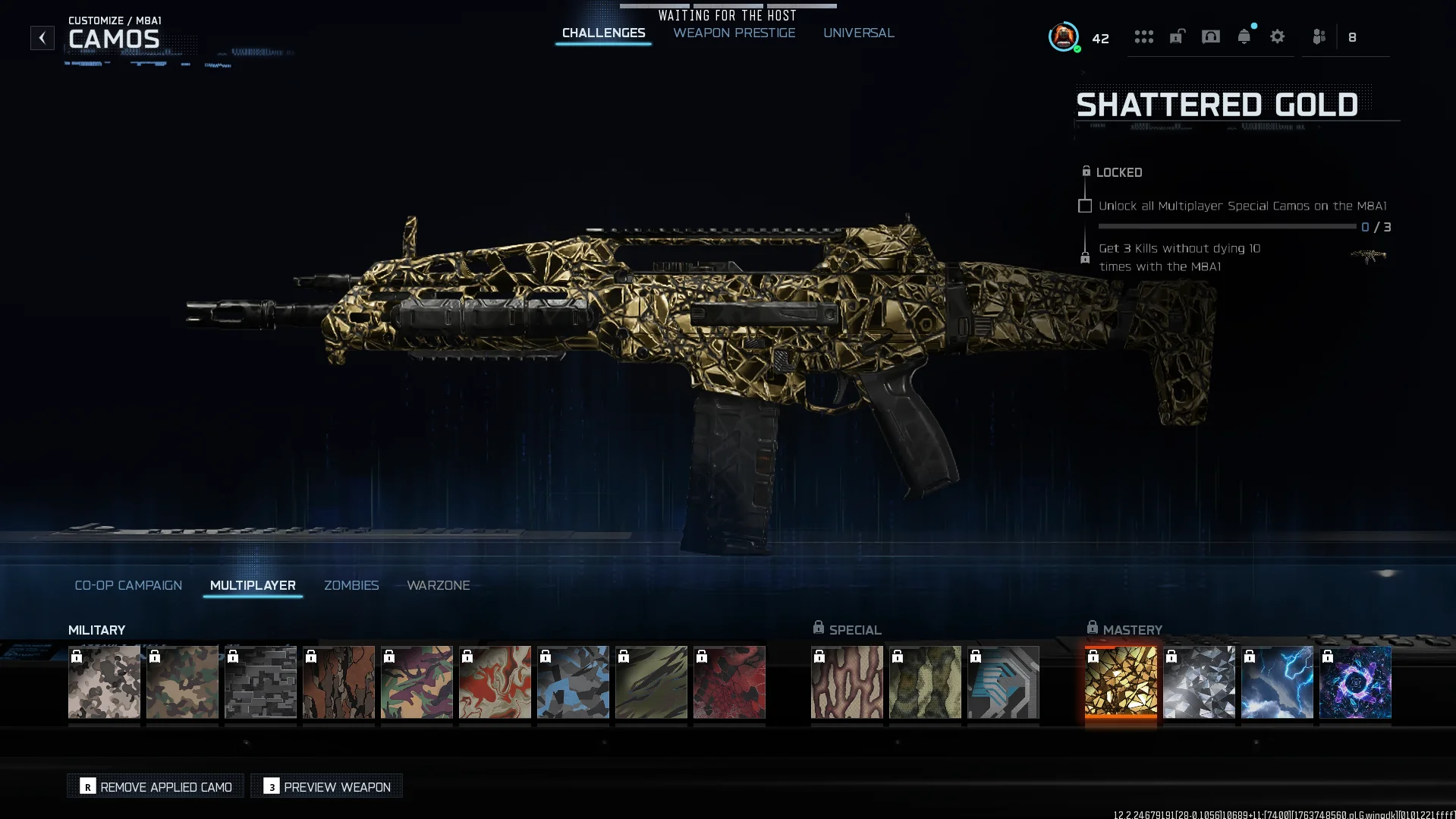Open the notifications bell
Image resolution: width=1456 pixels, height=819 pixels.
[1244, 36]
